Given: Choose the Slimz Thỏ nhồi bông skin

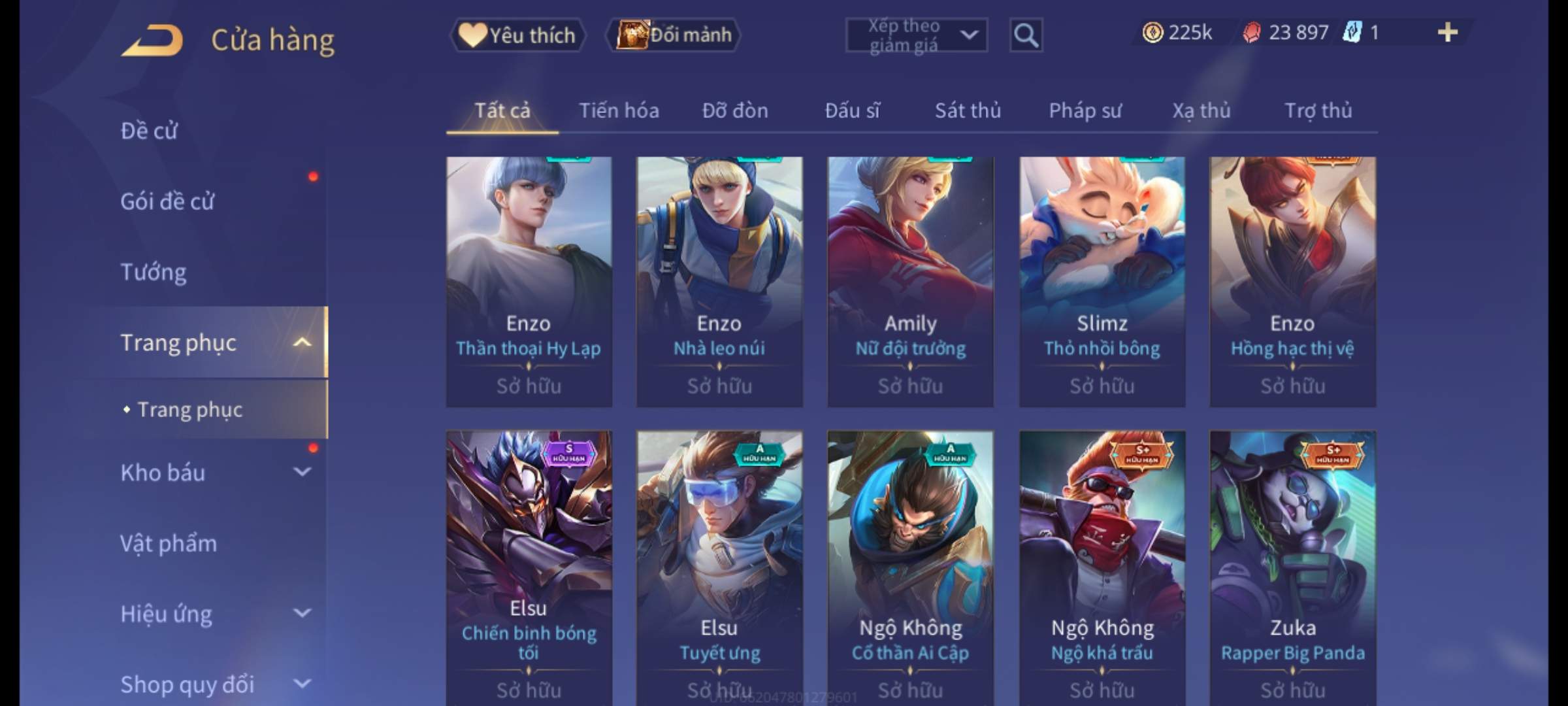Looking at the screenshot, I should point(1102,281).
